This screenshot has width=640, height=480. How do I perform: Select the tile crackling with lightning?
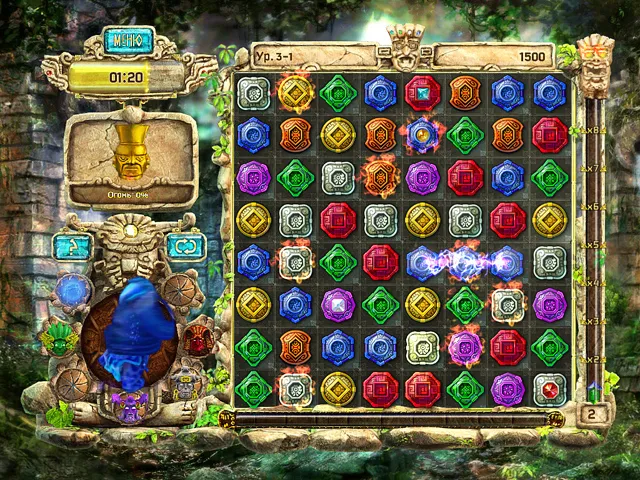click(464, 262)
